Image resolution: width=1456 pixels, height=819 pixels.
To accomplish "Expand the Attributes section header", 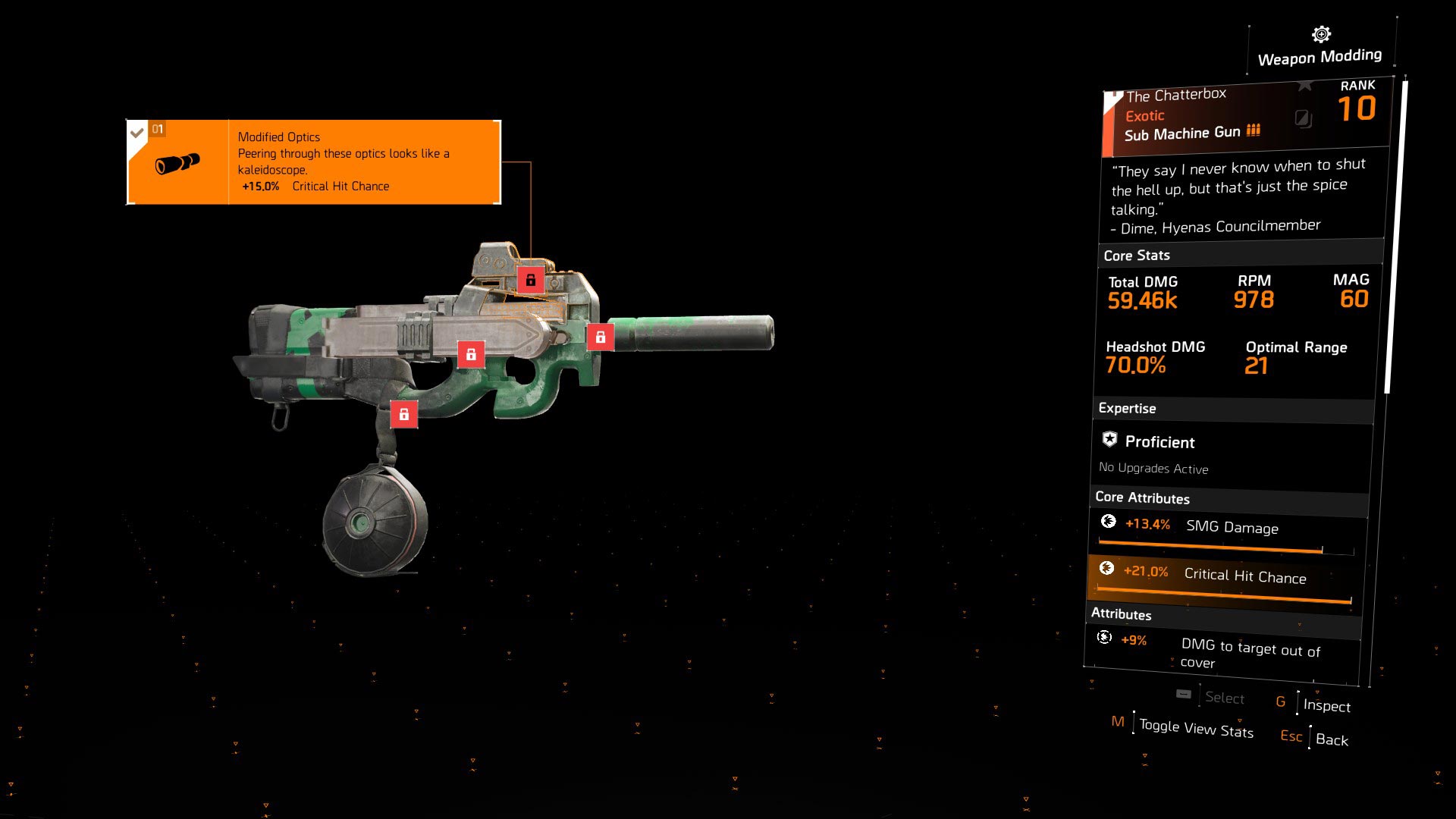I will click(1121, 614).
